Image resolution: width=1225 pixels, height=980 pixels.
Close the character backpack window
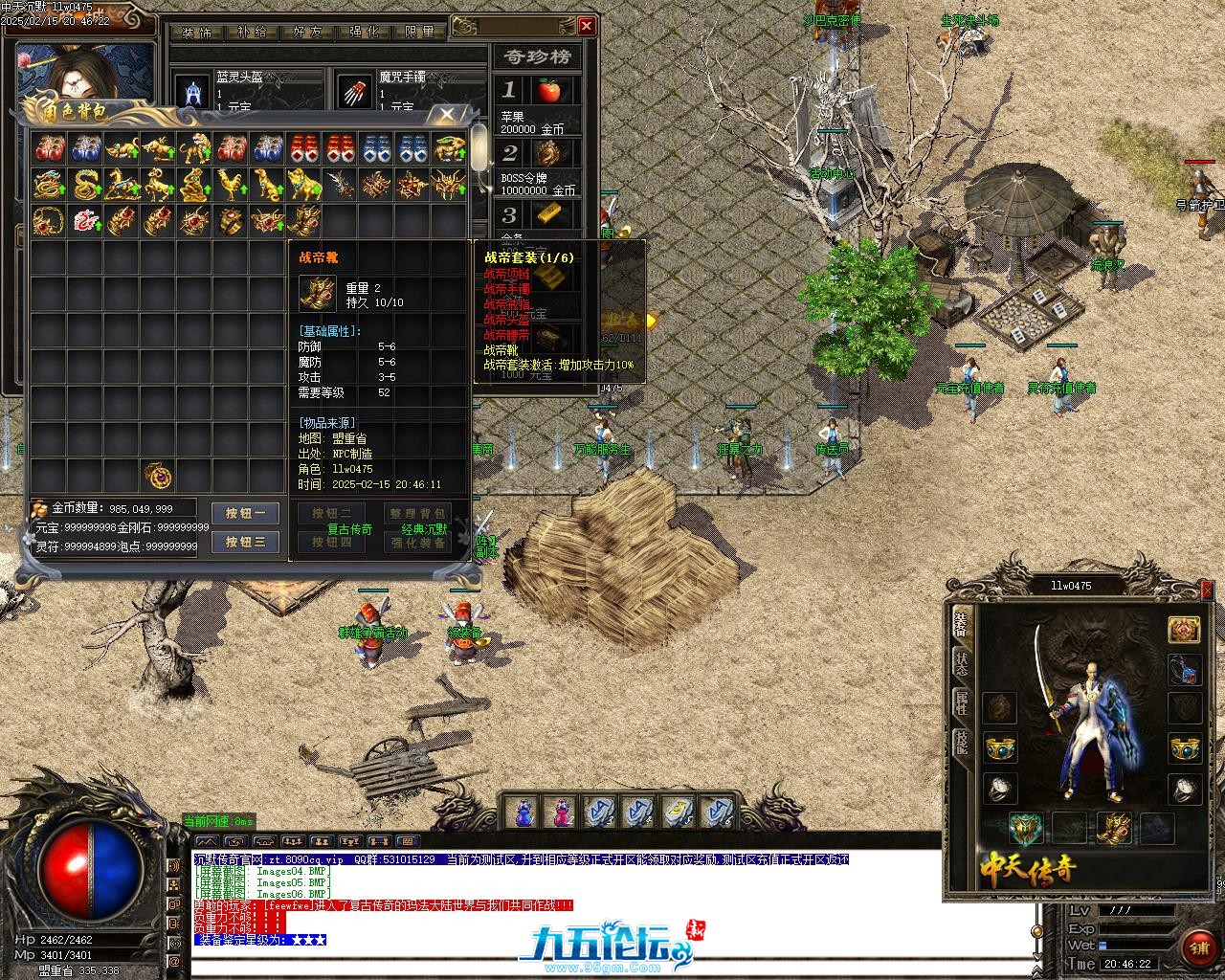(x=446, y=116)
